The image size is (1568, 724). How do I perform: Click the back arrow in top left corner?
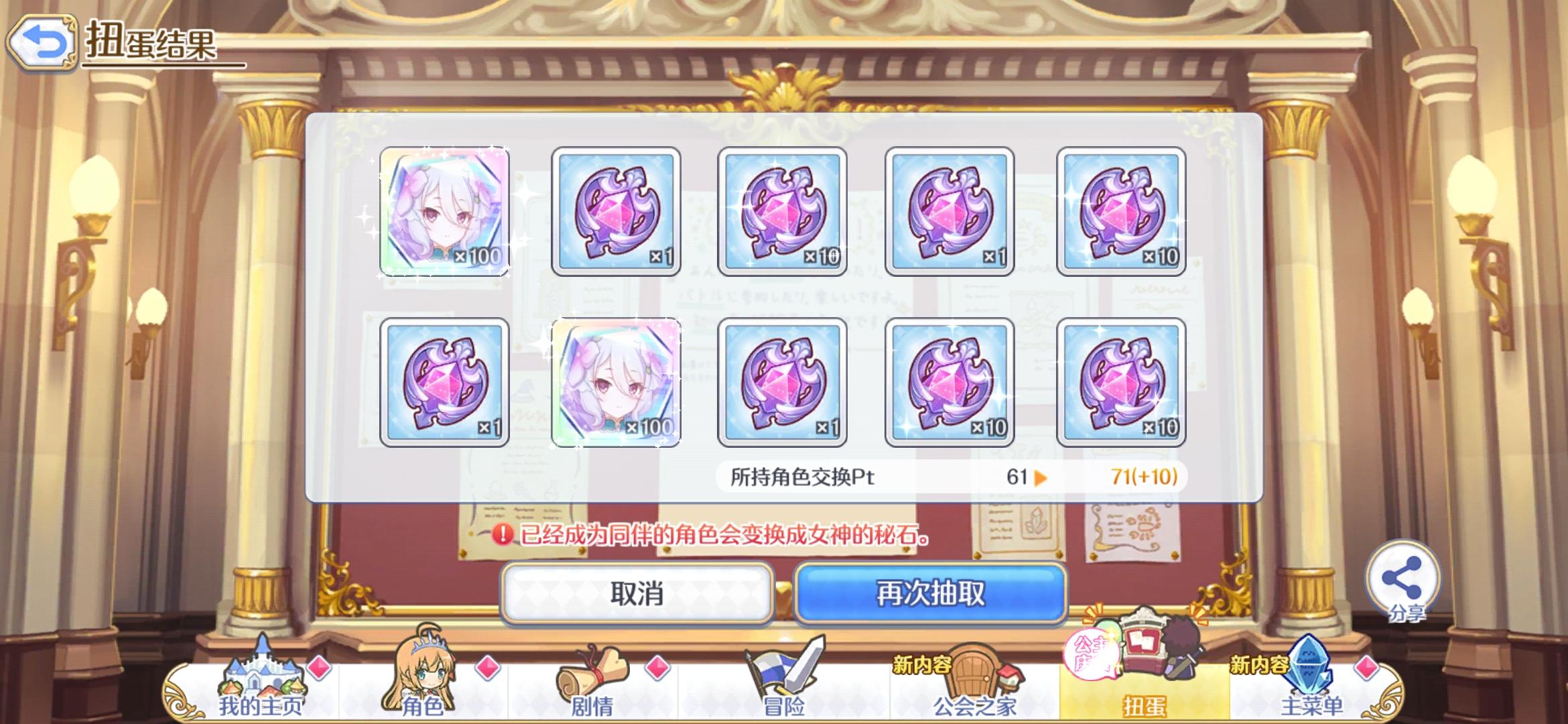point(42,42)
